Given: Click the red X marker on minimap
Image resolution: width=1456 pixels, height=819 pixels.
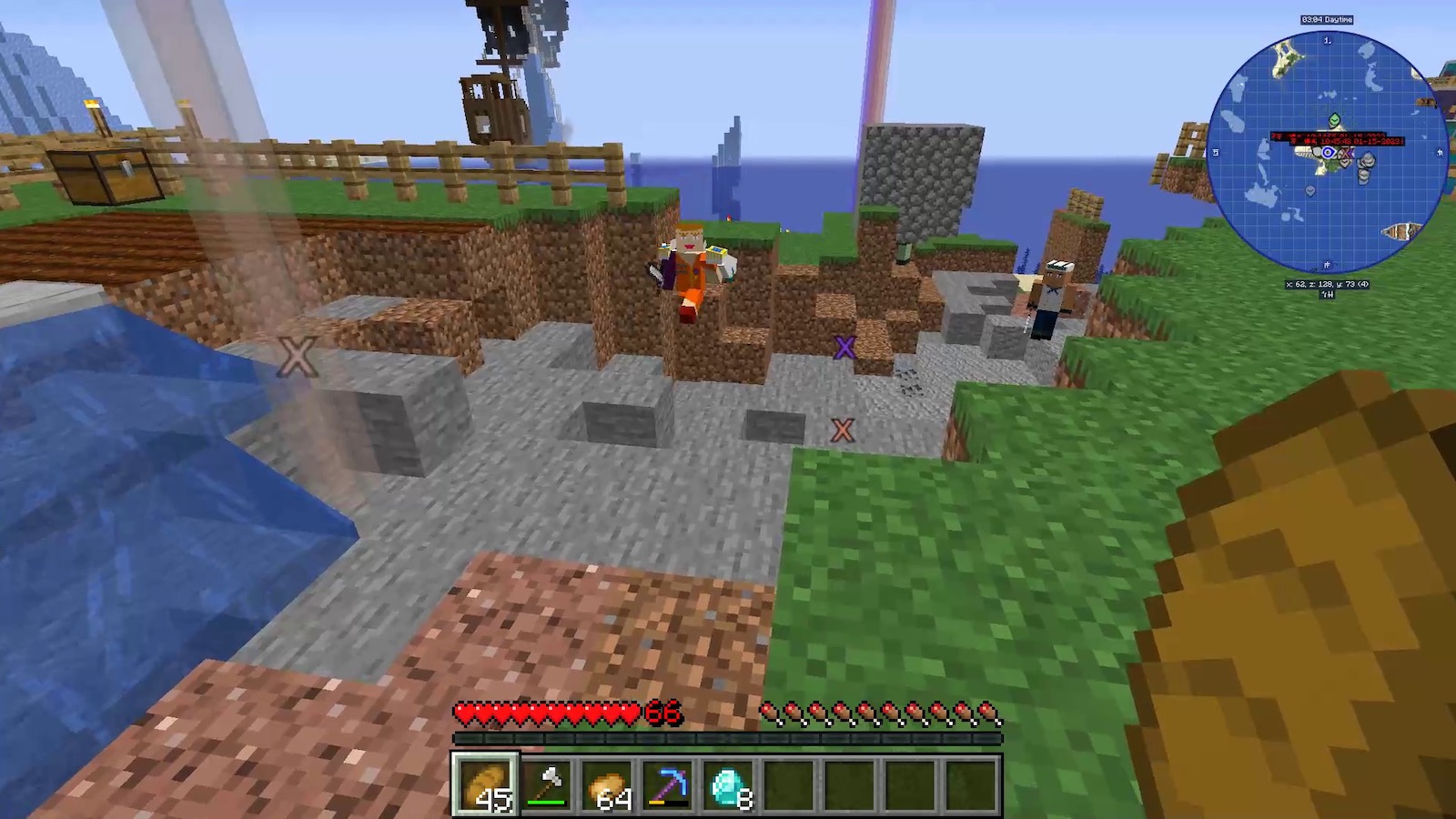Looking at the screenshot, I should [1346, 152].
